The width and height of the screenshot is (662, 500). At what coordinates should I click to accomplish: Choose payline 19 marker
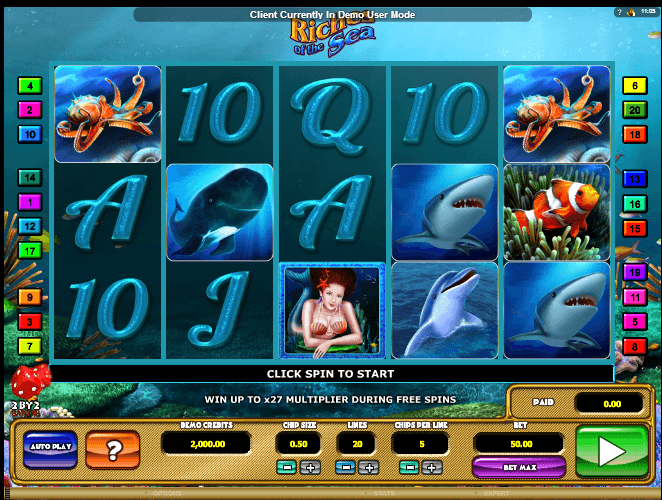(634, 273)
